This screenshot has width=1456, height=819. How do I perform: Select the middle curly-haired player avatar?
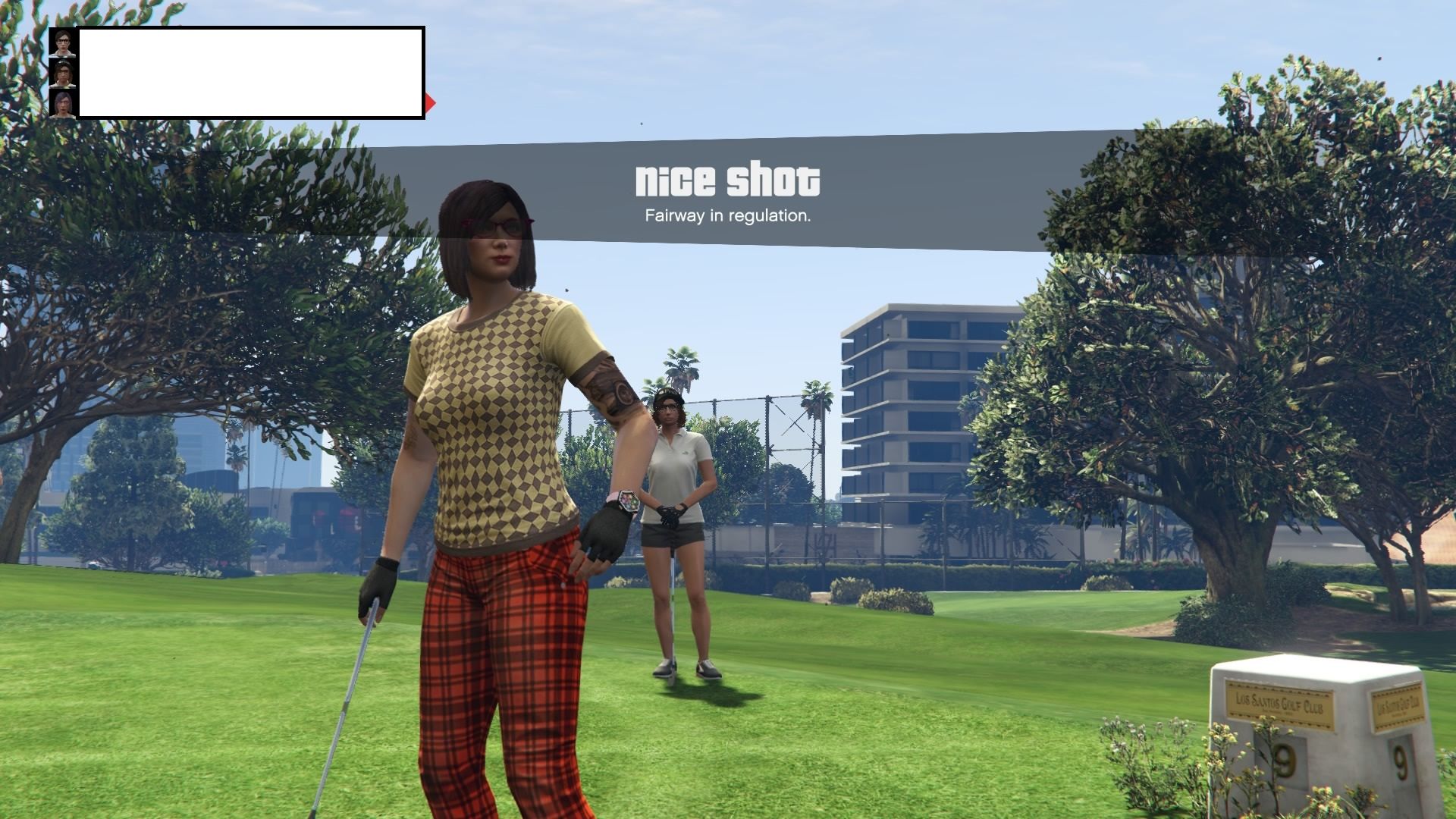[62, 74]
